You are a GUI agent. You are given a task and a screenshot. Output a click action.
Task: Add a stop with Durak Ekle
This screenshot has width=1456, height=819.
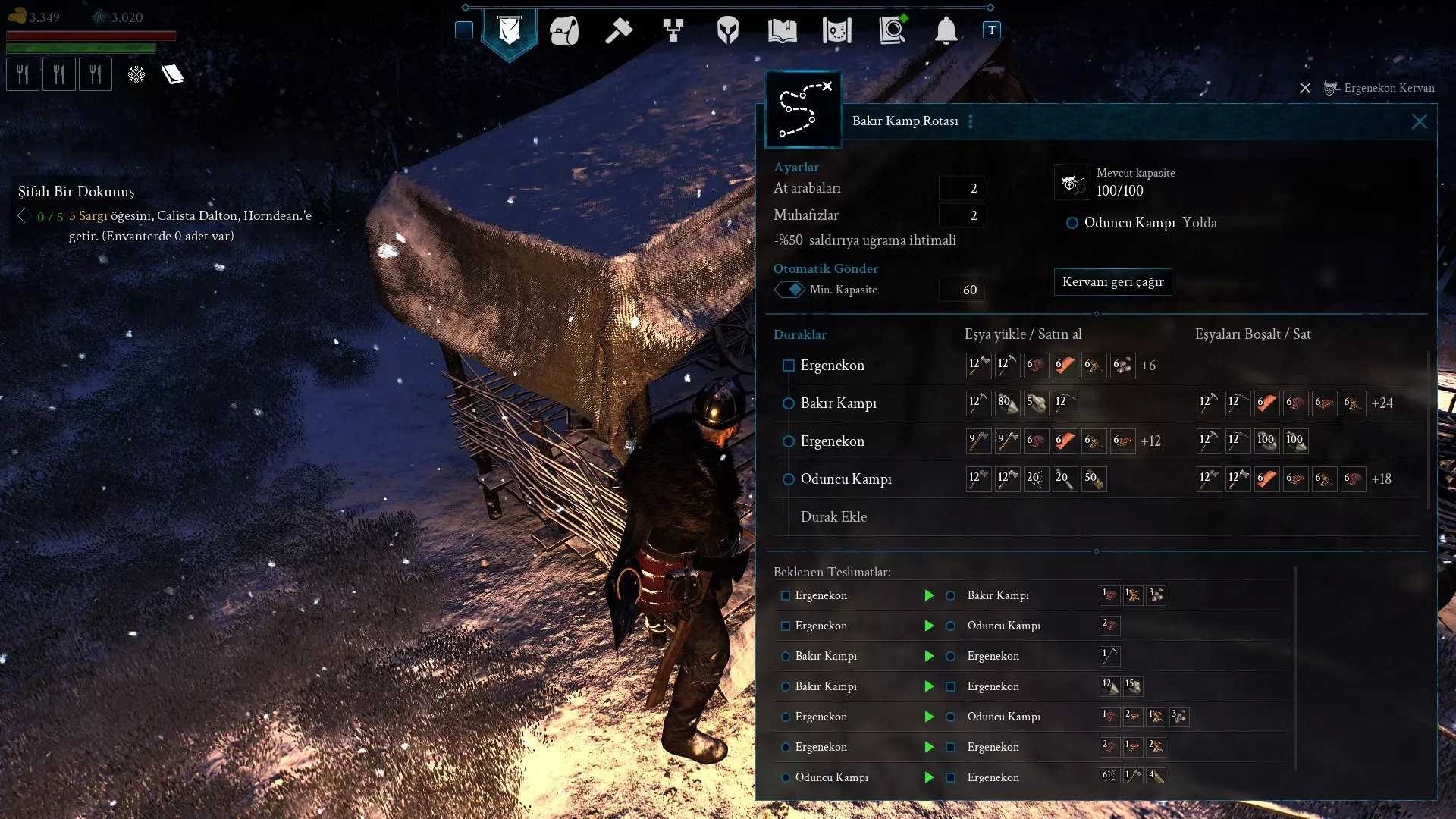click(x=833, y=517)
